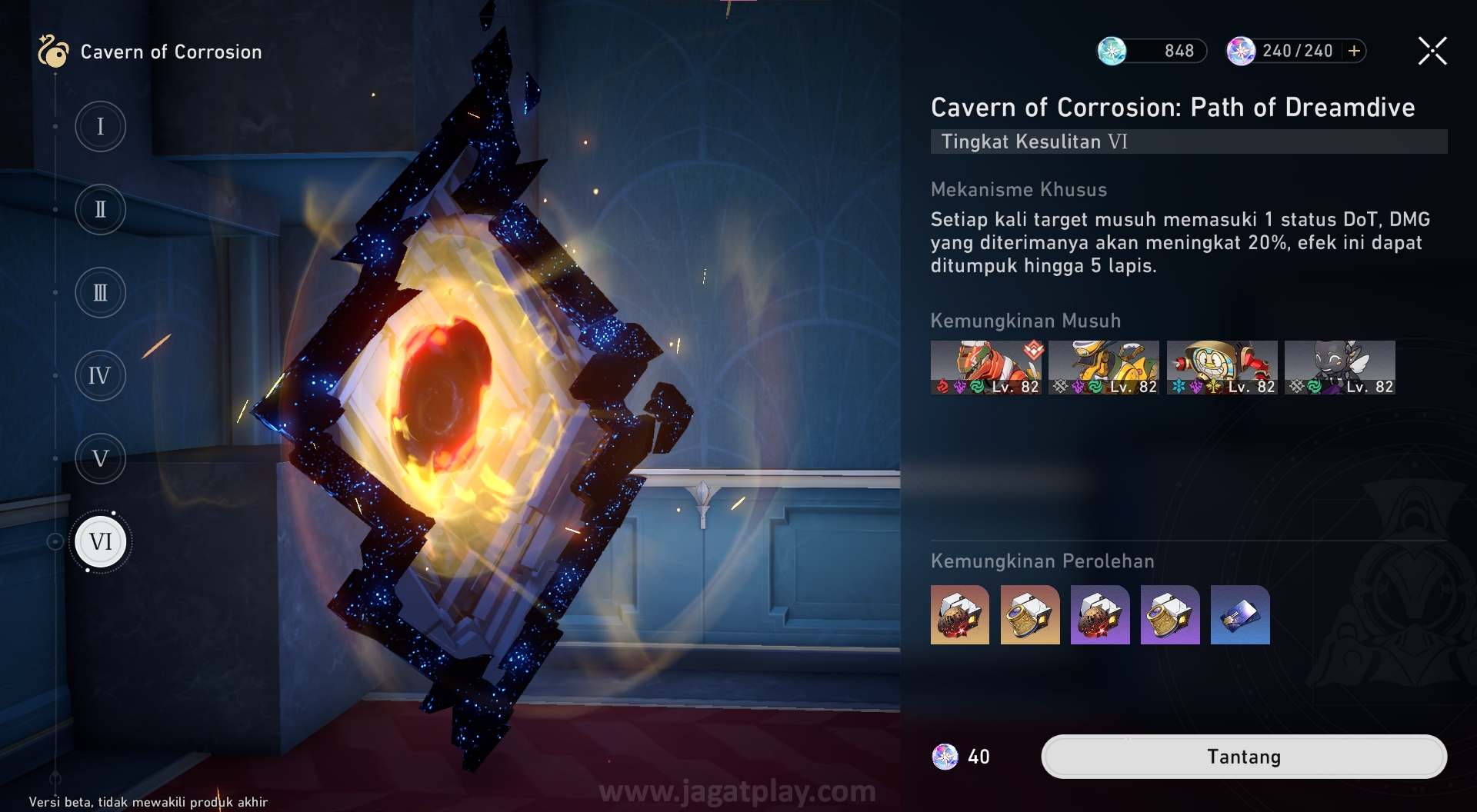Select difficulty level I
This screenshot has height=812, width=1477.
point(100,126)
